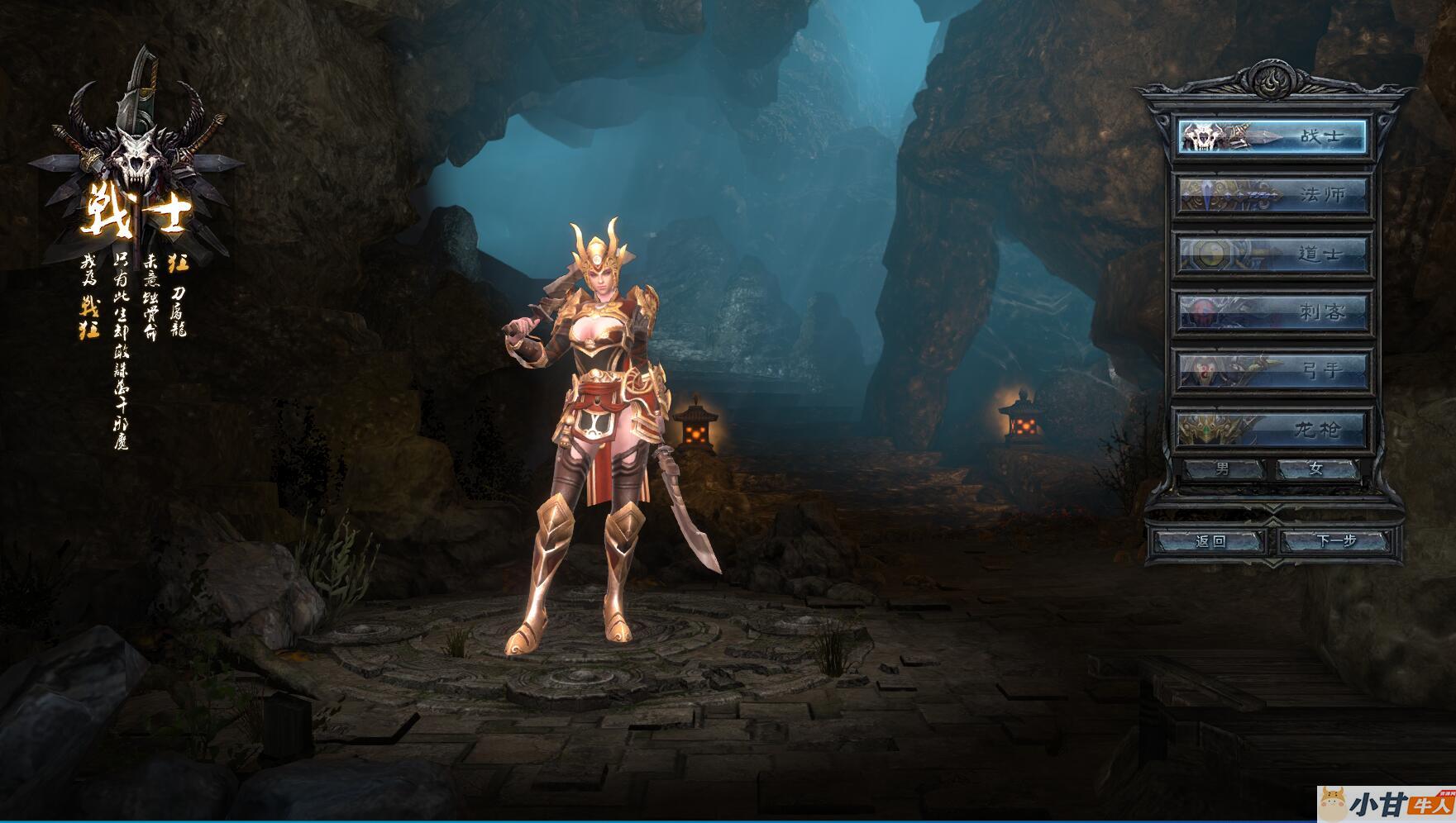Screen dimensions: 1456x823
Task: Switch character gender to 男 (male)
Action: coord(1223,469)
